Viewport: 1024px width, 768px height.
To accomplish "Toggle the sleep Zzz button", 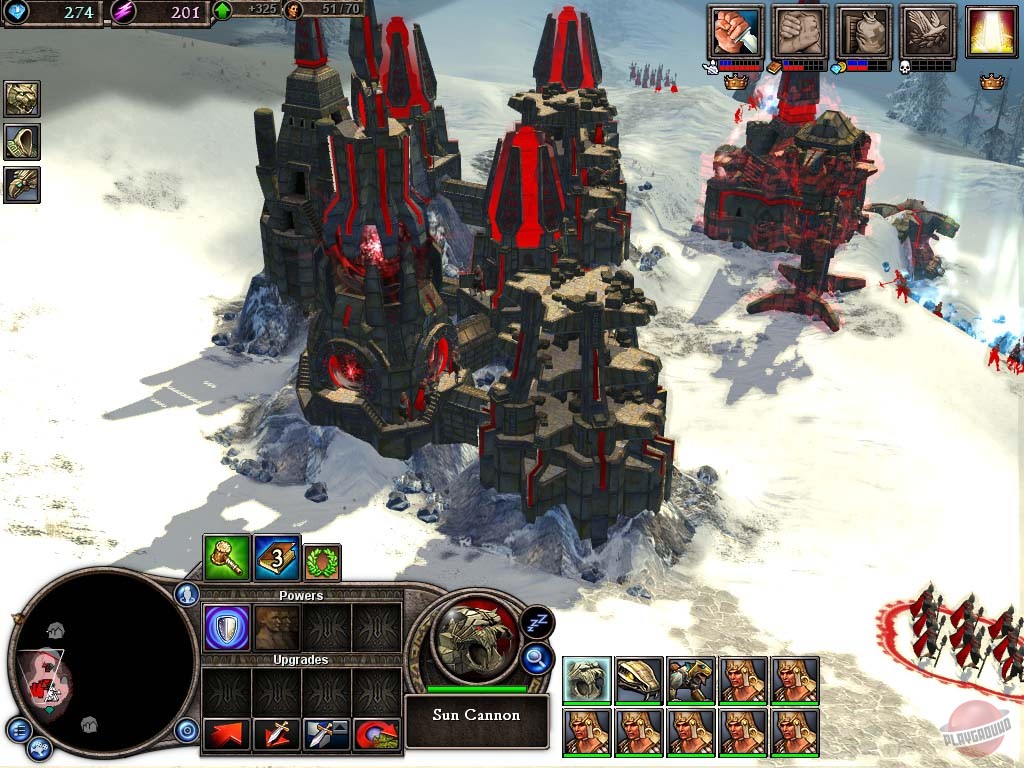I will coord(538,622).
